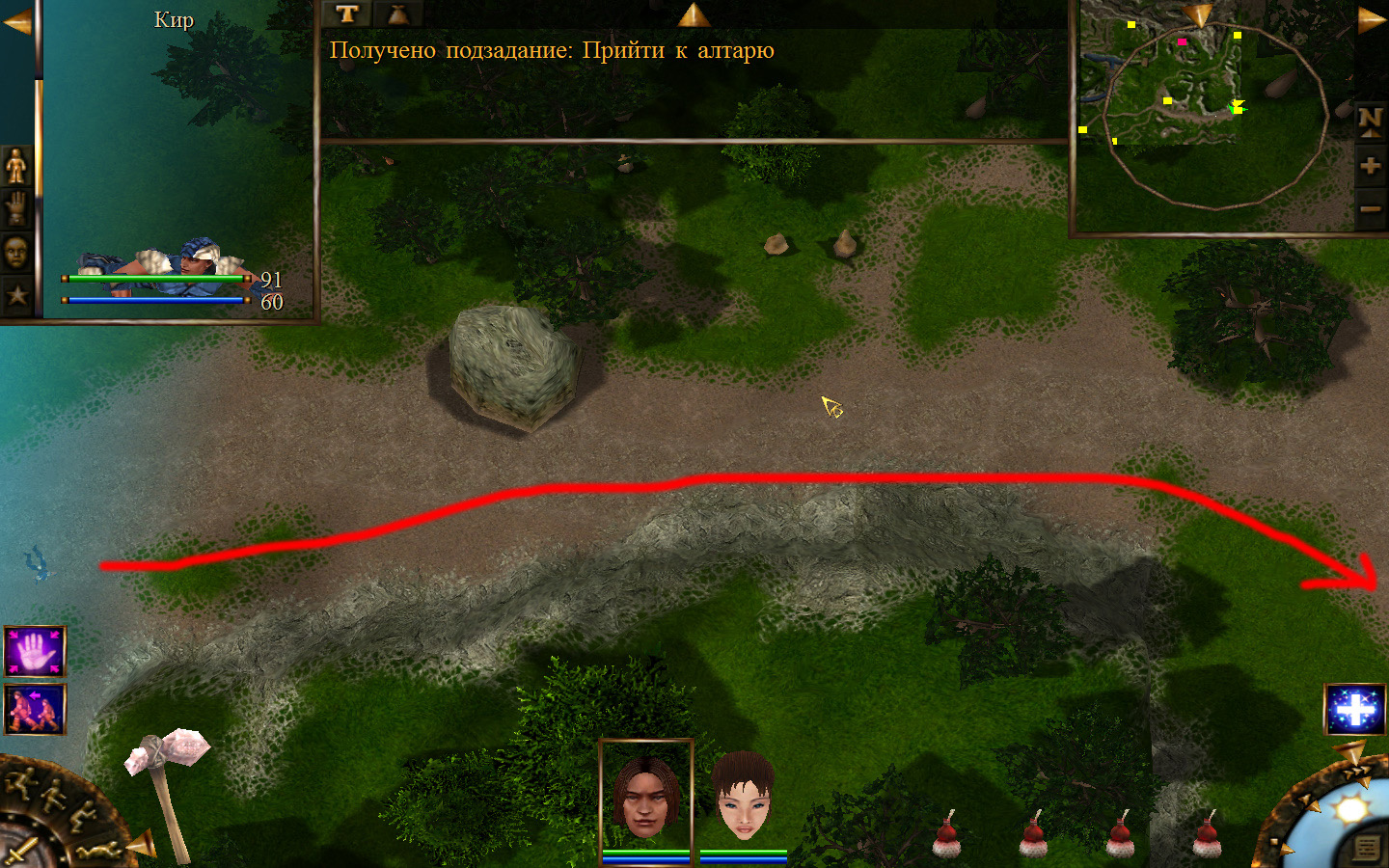Select the hand icon in left sidebar
The image size is (1389, 868).
(16, 208)
